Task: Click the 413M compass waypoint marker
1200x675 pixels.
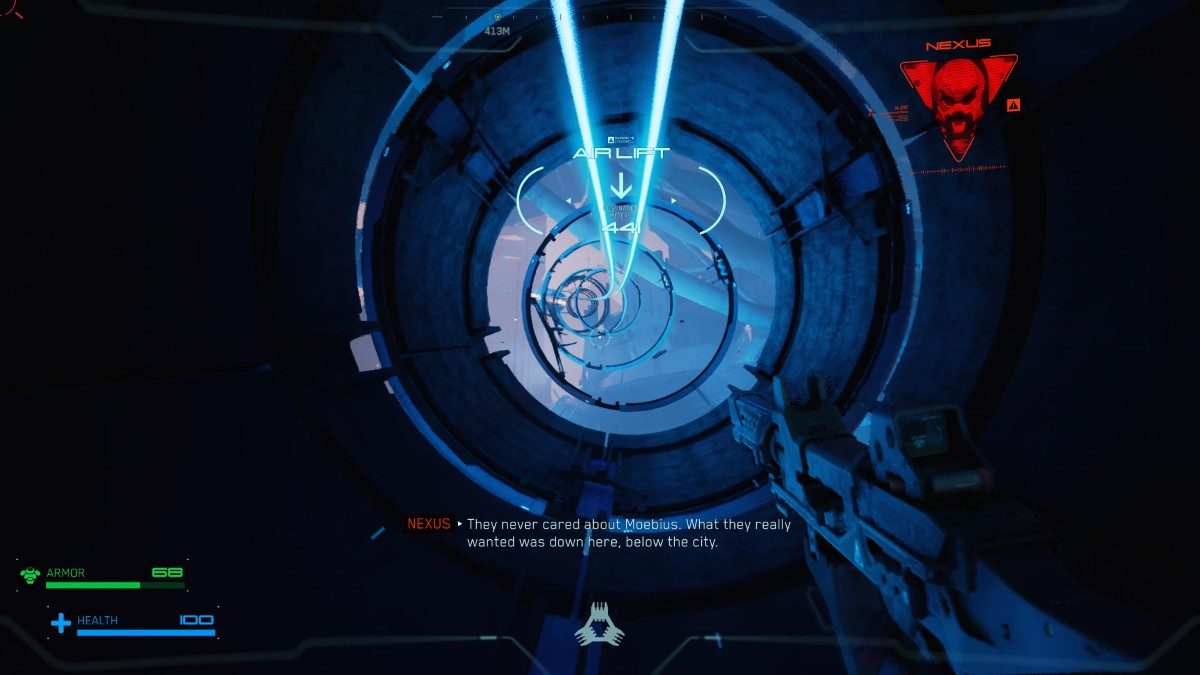Action: pyautogui.click(x=497, y=18)
